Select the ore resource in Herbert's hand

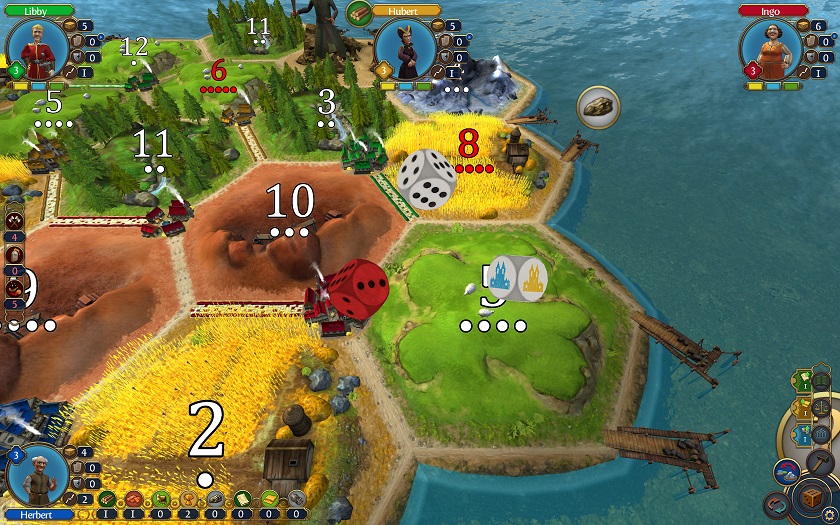click(x=214, y=498)
